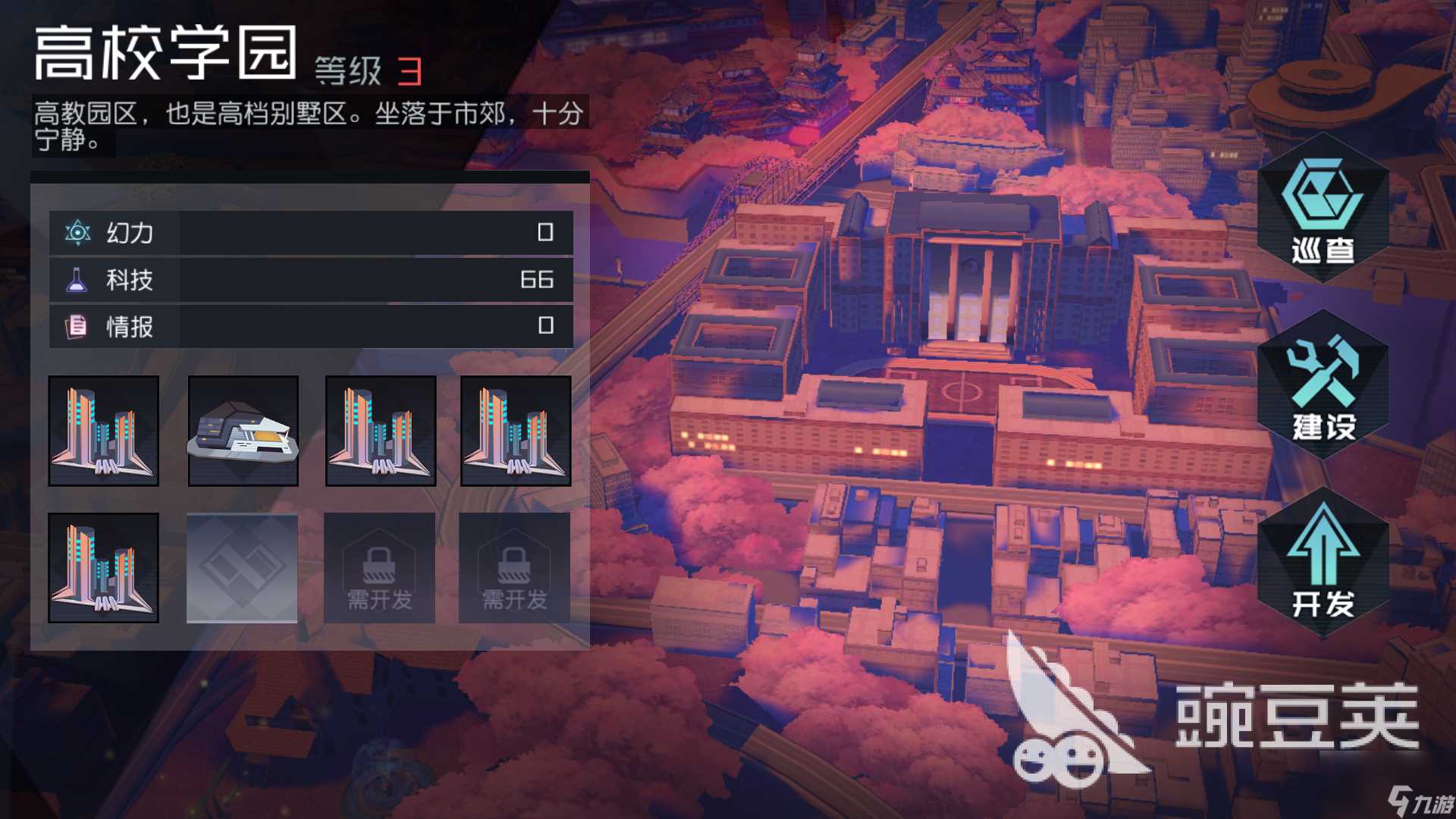This screenshot has height=819, width=1456.
Task: Open the 巡查 patrol hexagon button
Action: (x=1323, y=209)
